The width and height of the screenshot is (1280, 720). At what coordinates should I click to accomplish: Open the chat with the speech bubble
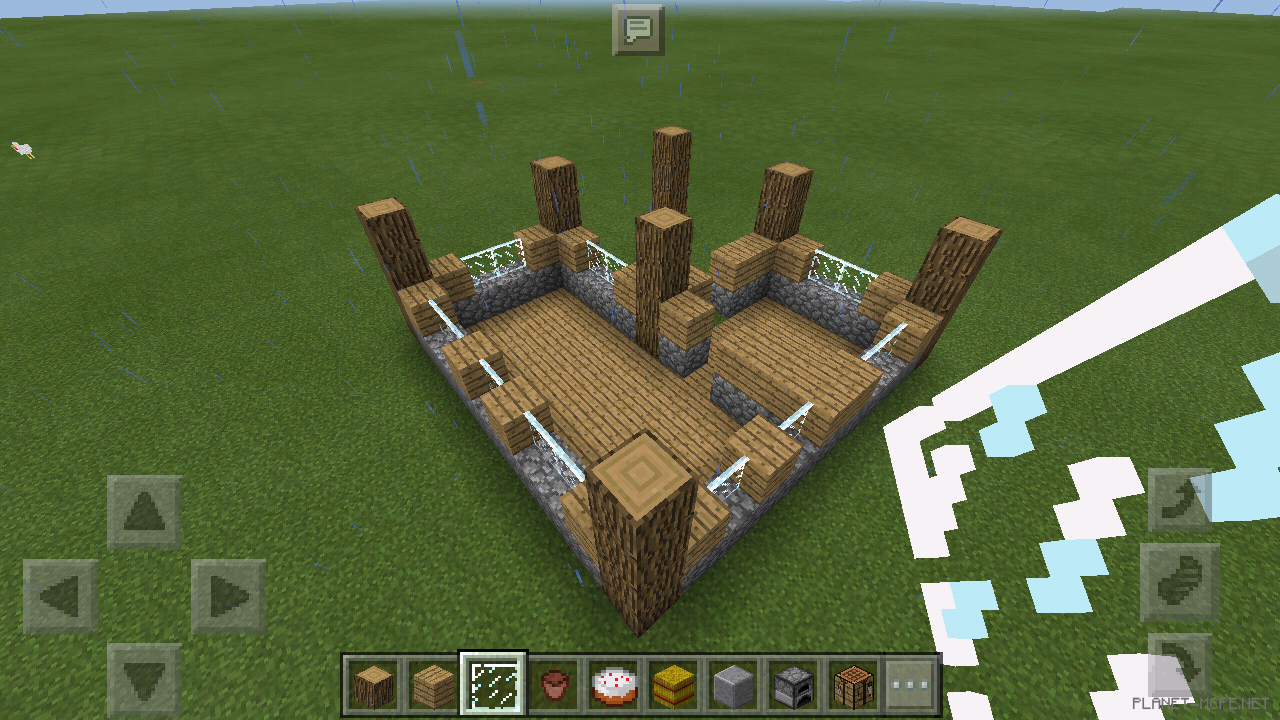(x=640, y=31)
